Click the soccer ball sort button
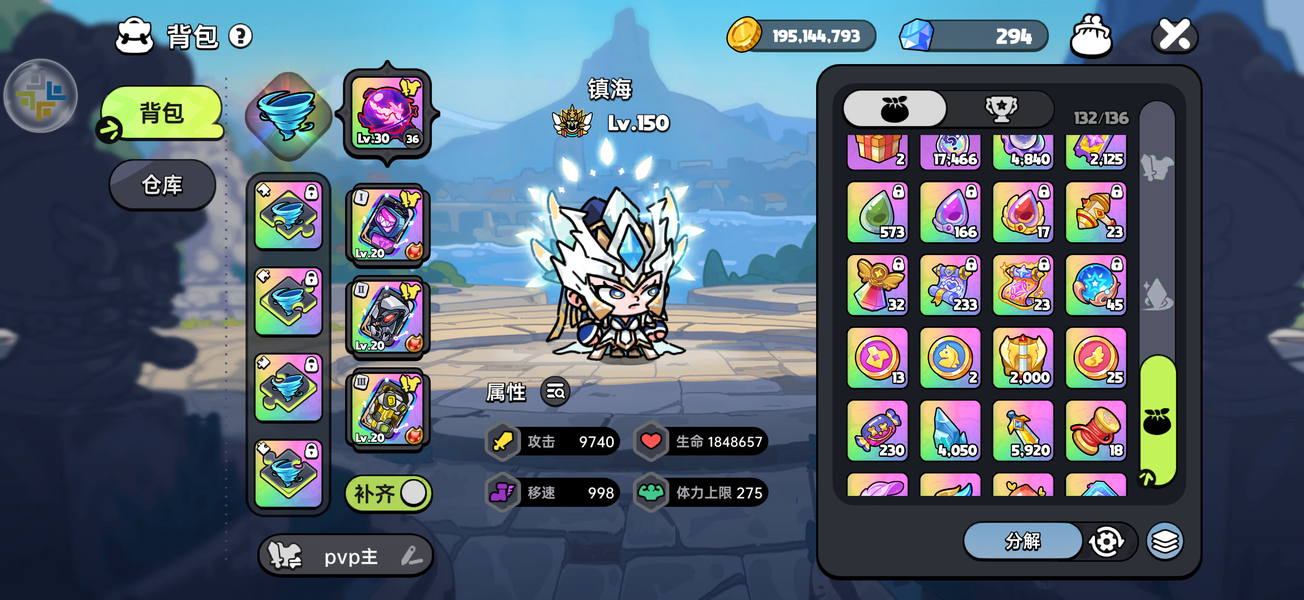The image size is (1304, 600). [1107, 541]
